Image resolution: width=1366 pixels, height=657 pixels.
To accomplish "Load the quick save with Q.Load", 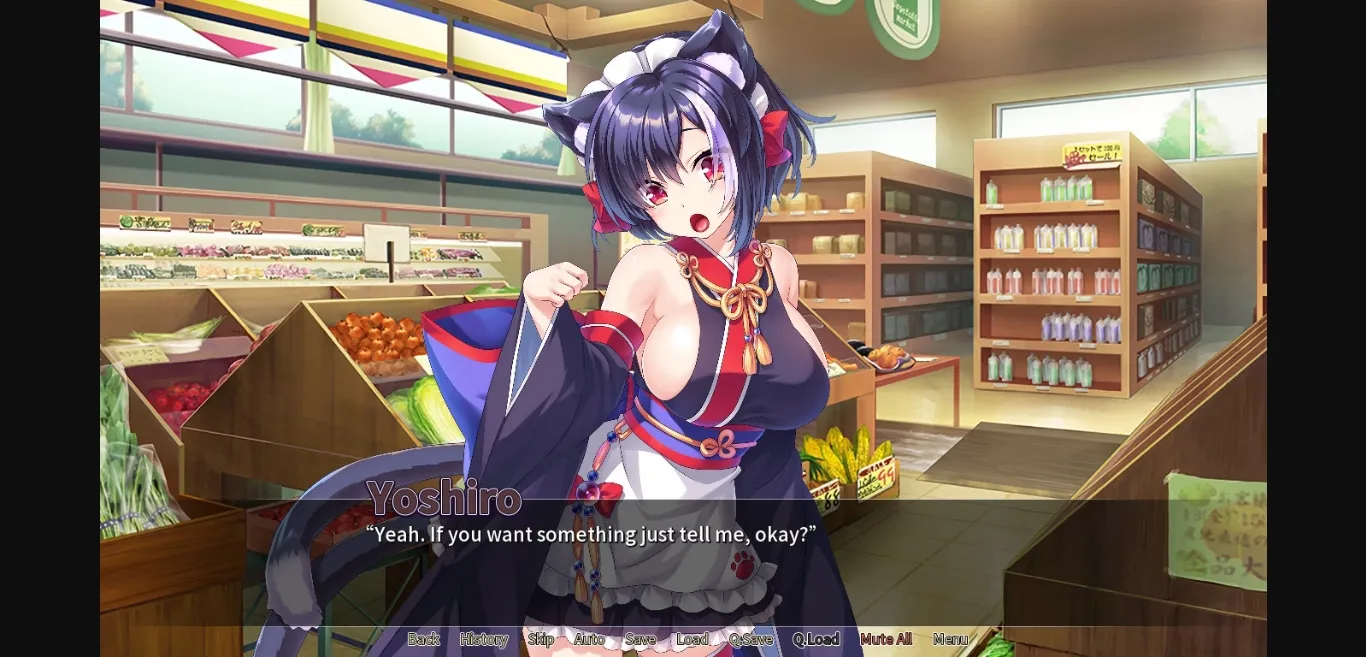I will click(815, 639).
